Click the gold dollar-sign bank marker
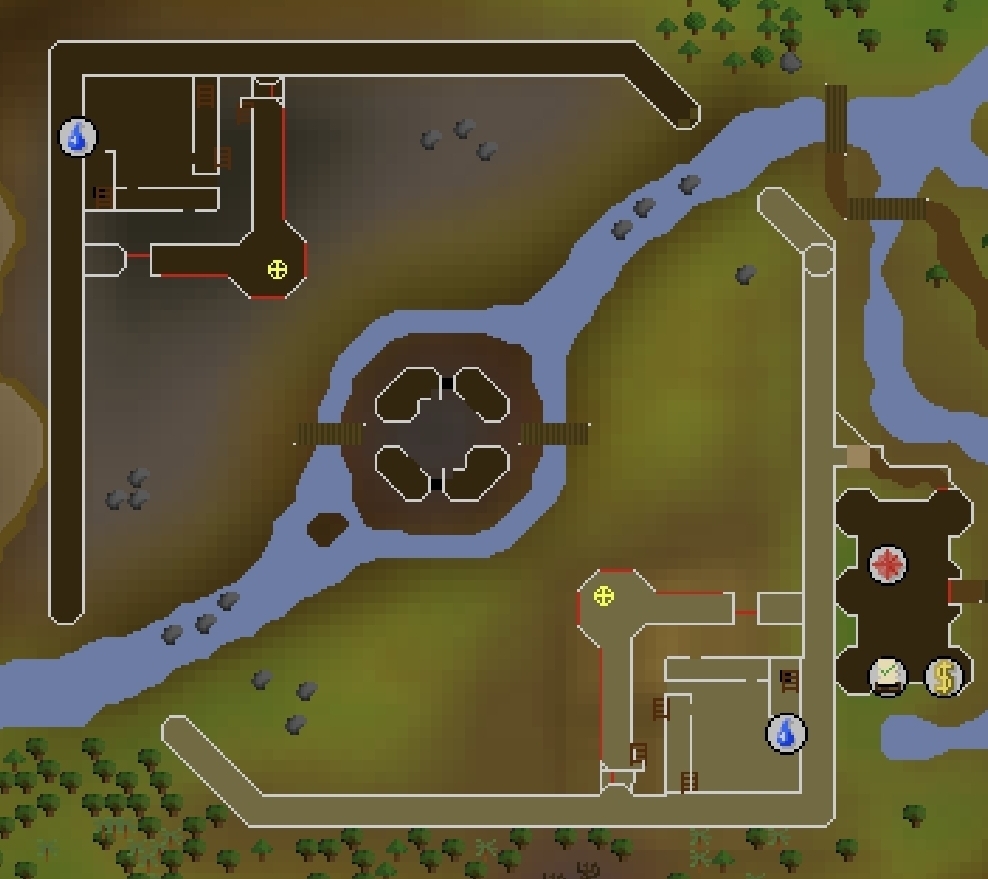Screen dimensions: 988x879 (943, 677)
